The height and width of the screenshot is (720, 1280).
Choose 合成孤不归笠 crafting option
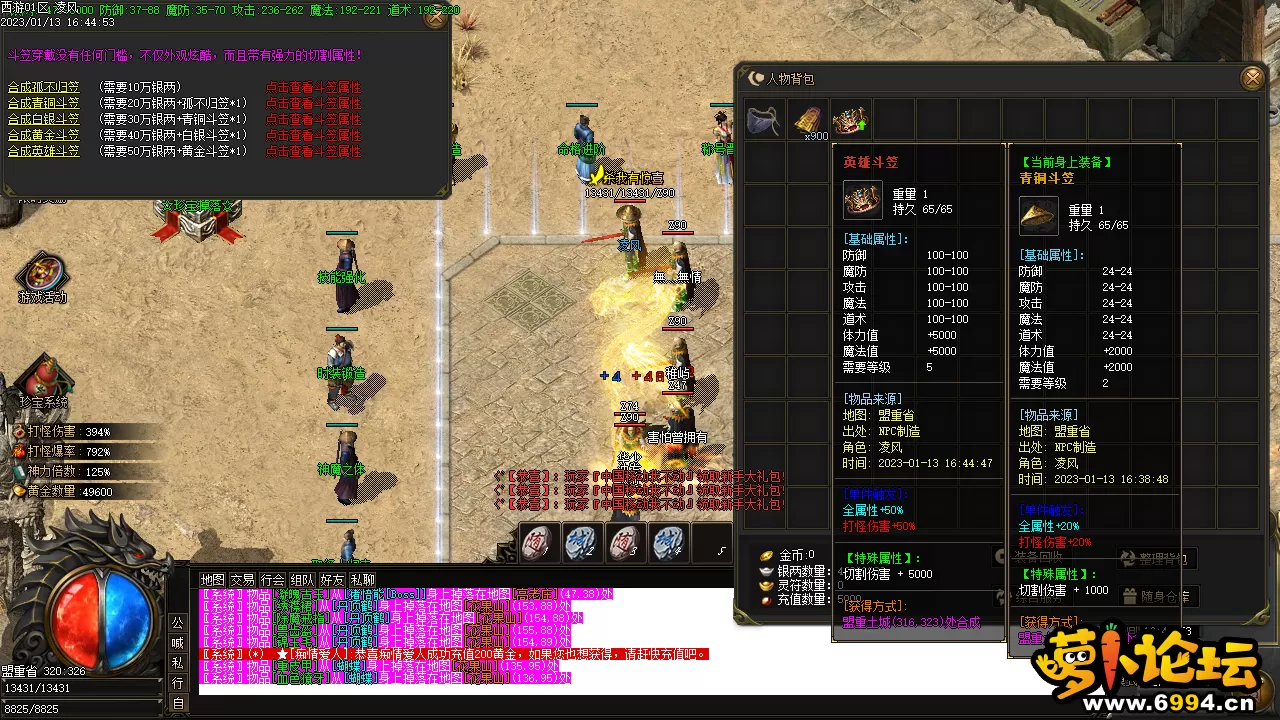click(44, 88)
